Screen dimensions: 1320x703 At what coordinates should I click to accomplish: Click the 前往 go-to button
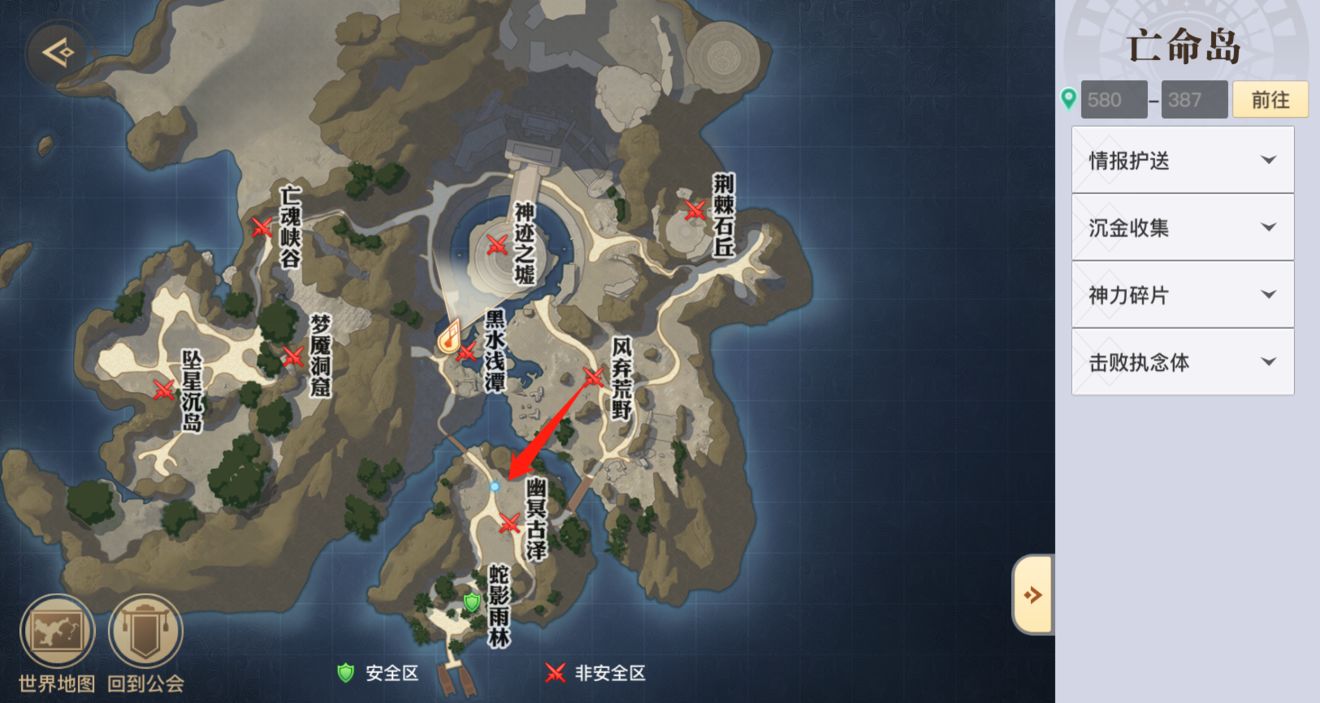click(x=1270, y=100)
